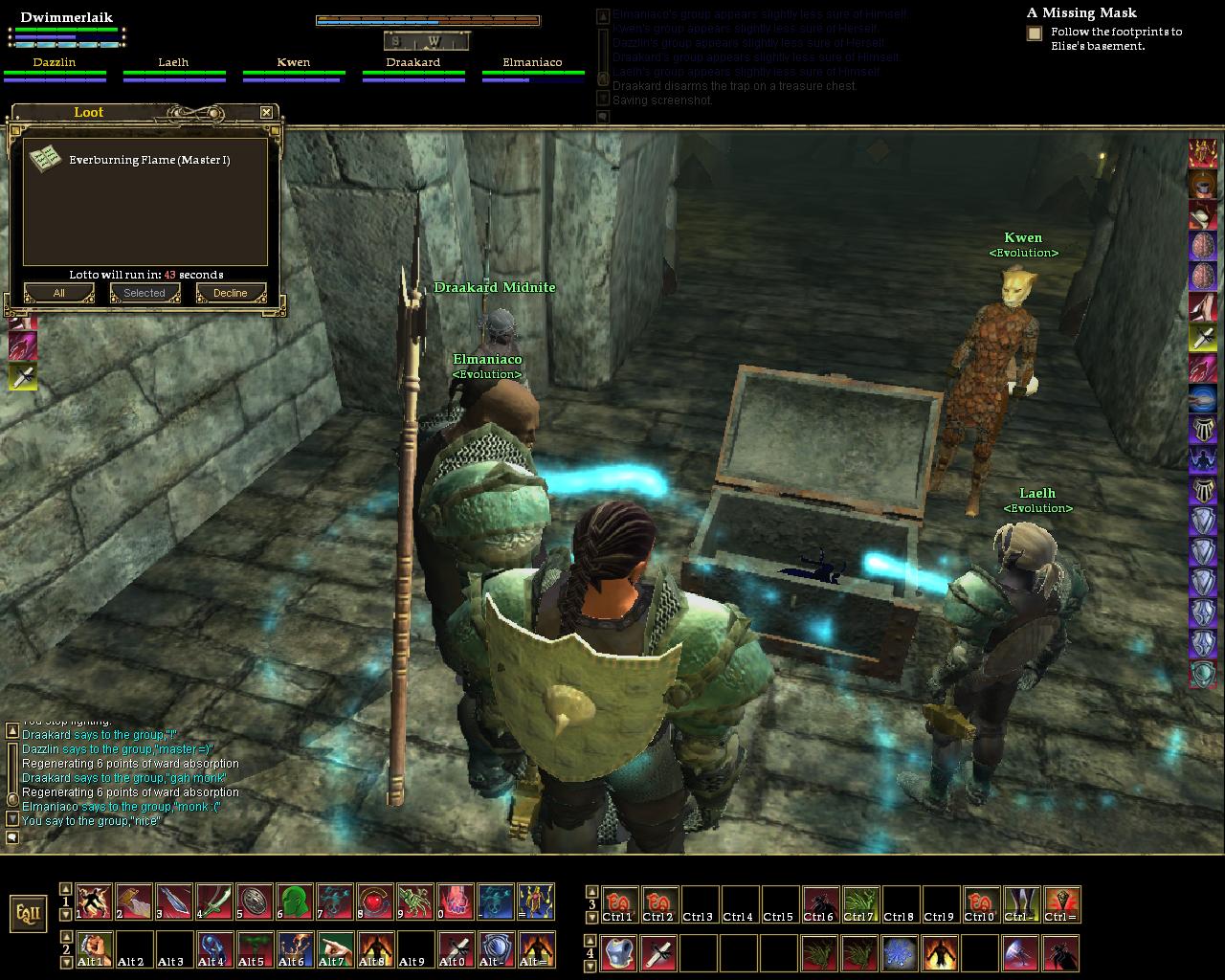The width and height of the screenshot is (1225, 980).
Task: Click the compass heading display
Action: tap(427, 41)
